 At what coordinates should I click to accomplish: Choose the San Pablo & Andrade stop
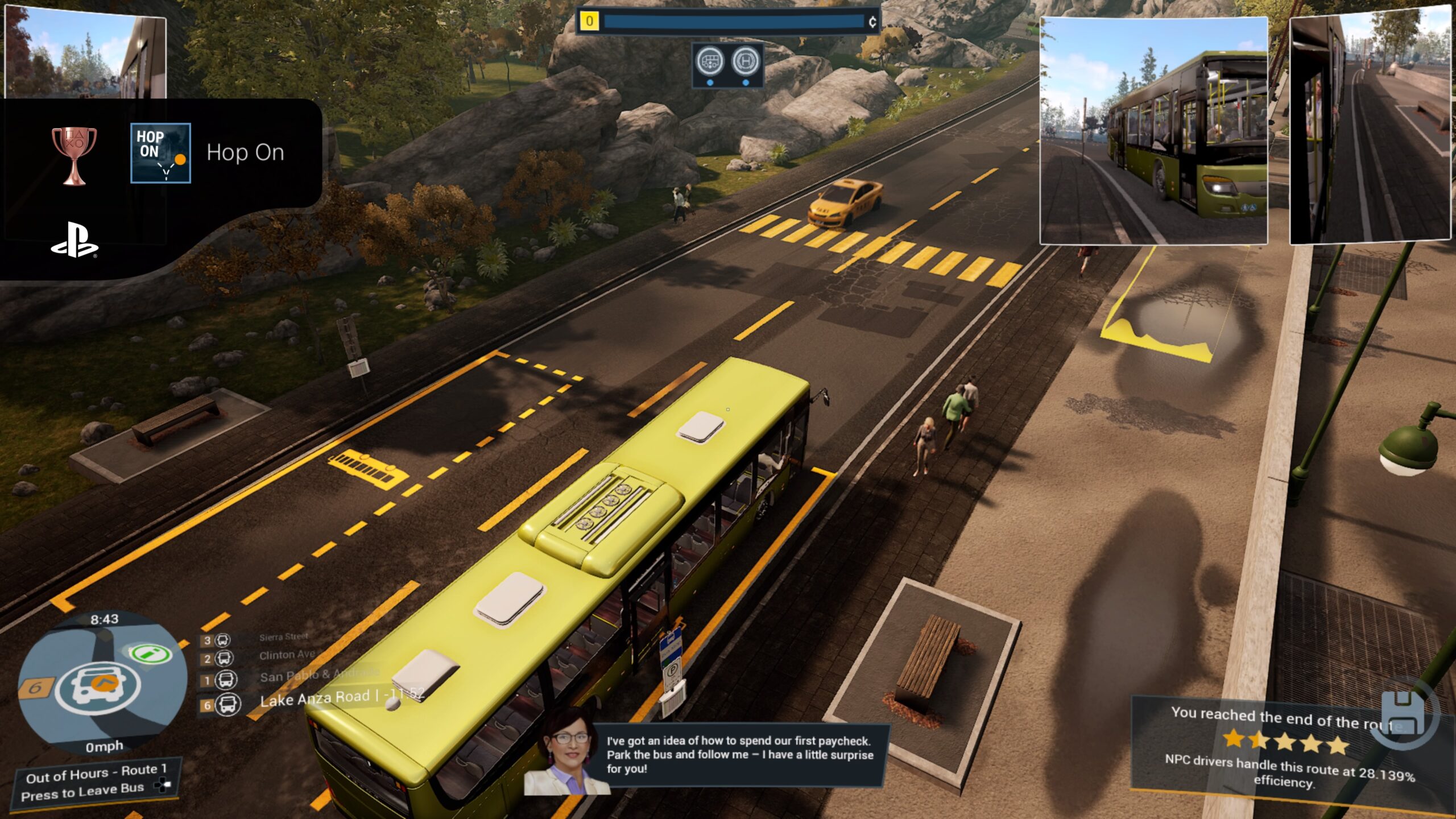[318, 676]
